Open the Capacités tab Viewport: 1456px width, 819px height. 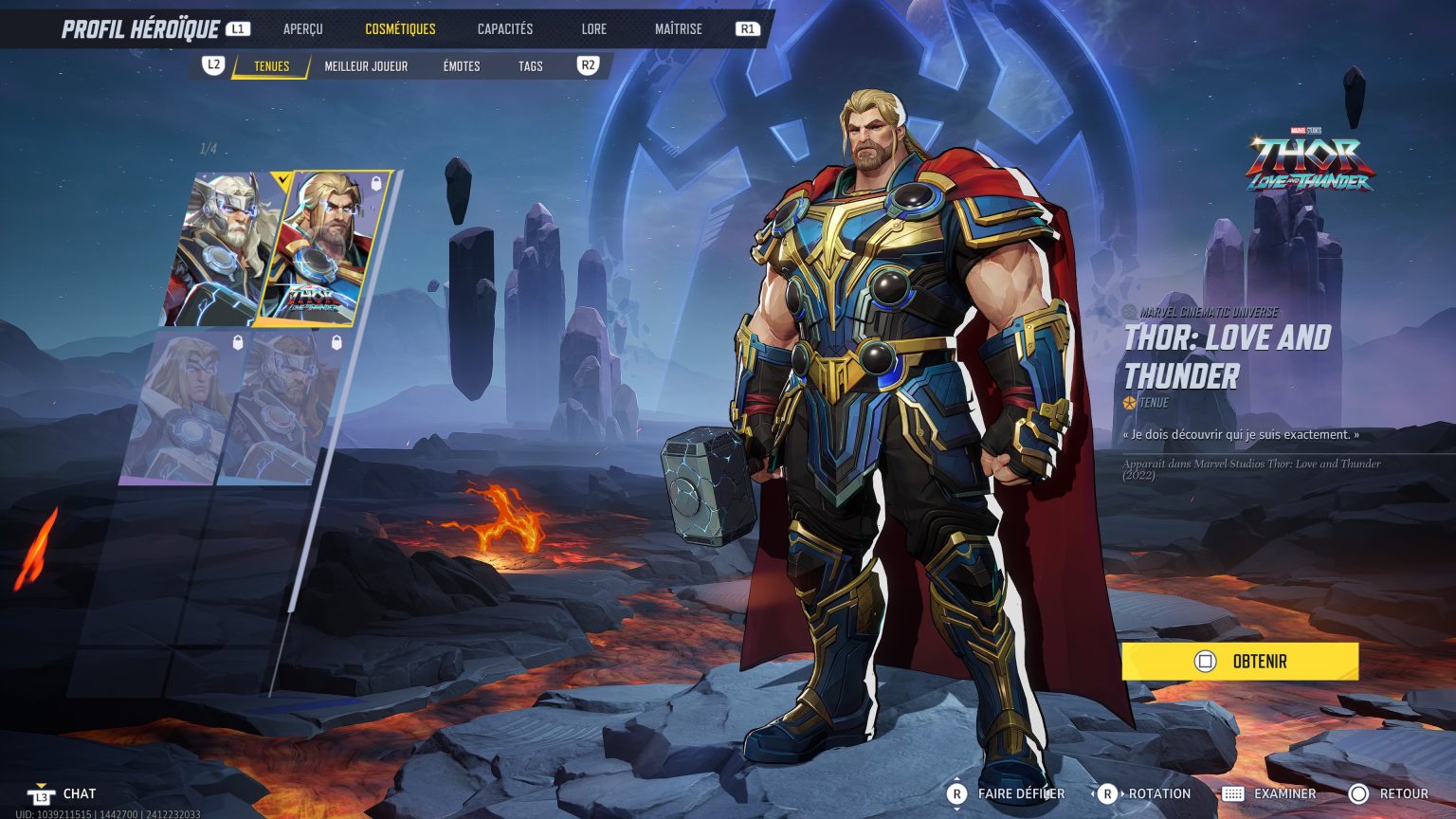pyautogui.click(x=505, y=28)
